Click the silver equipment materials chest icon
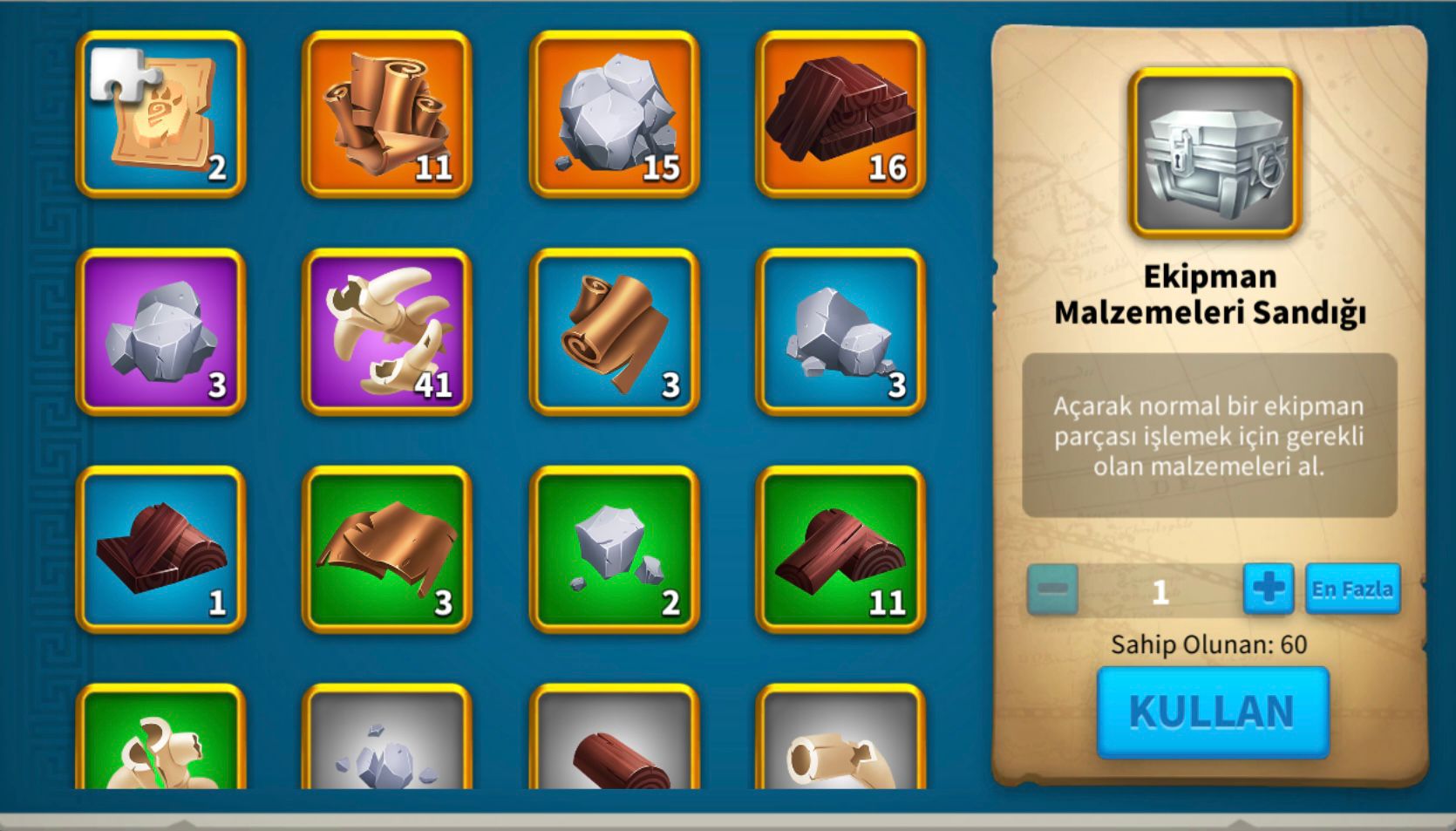 (1214, 153)
